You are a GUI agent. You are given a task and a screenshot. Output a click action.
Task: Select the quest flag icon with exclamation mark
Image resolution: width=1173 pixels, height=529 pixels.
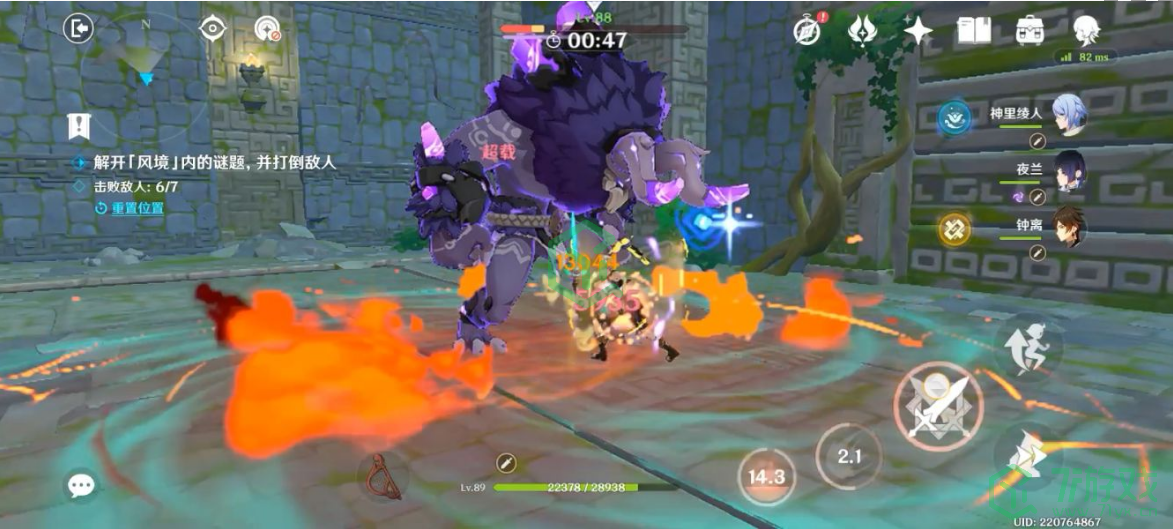(x=78, y=126)
